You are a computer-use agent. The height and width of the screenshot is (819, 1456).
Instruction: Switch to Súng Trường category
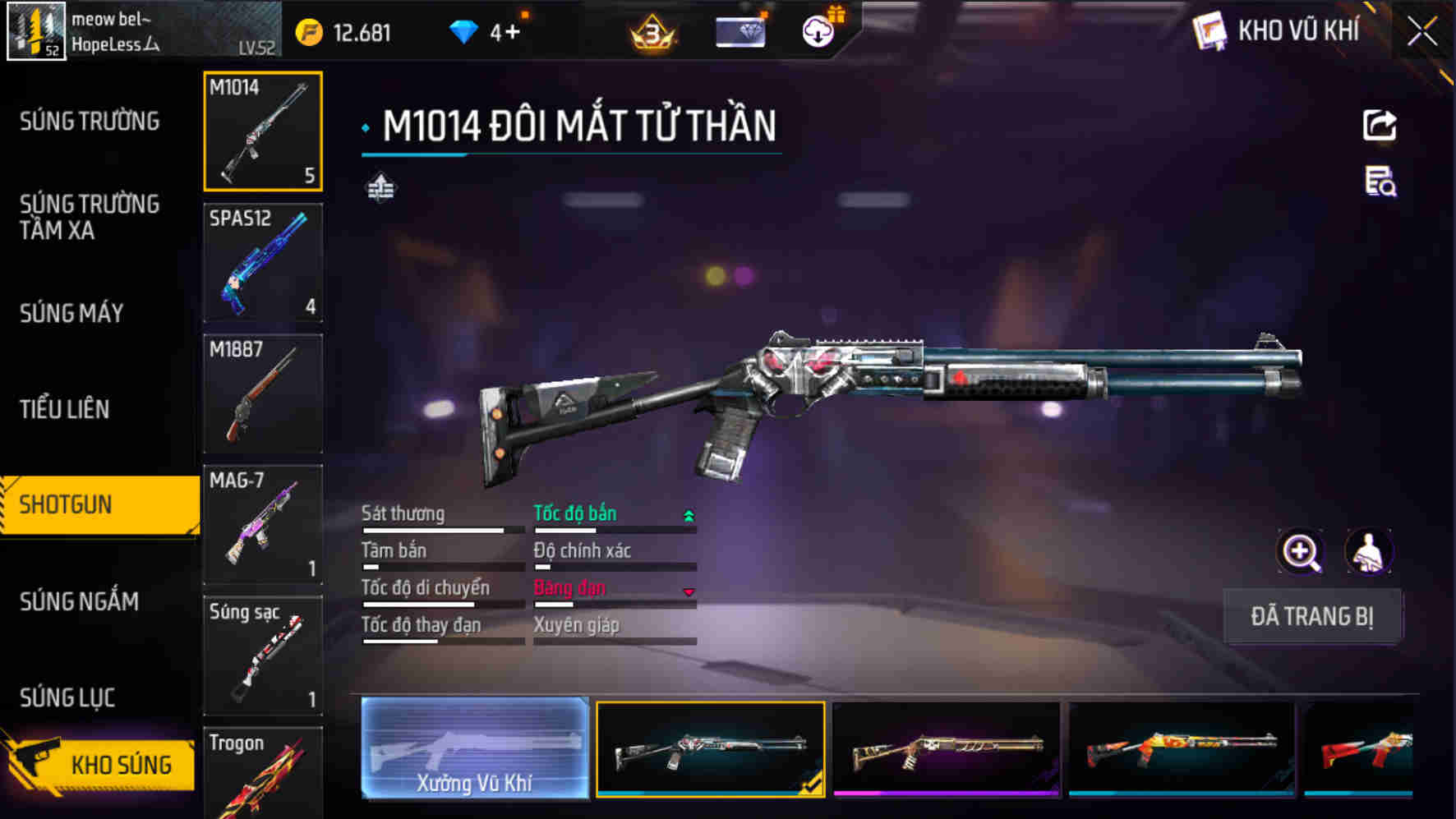pos(90,122)
